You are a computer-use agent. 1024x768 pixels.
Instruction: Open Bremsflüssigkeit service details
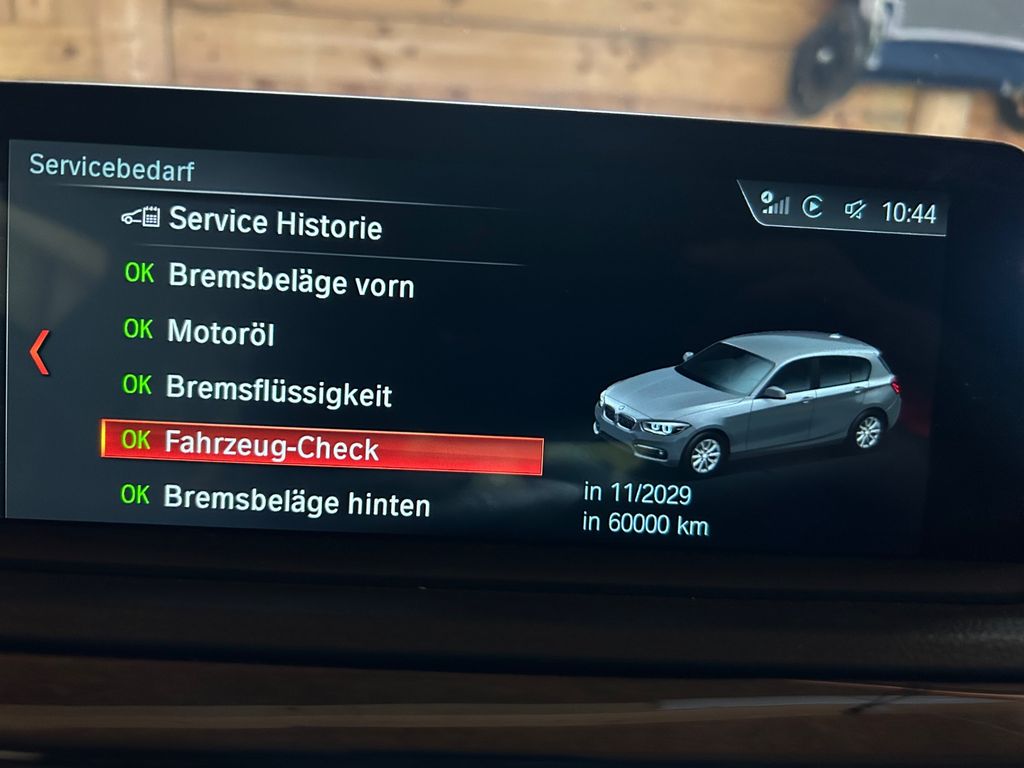pos(278,389)
